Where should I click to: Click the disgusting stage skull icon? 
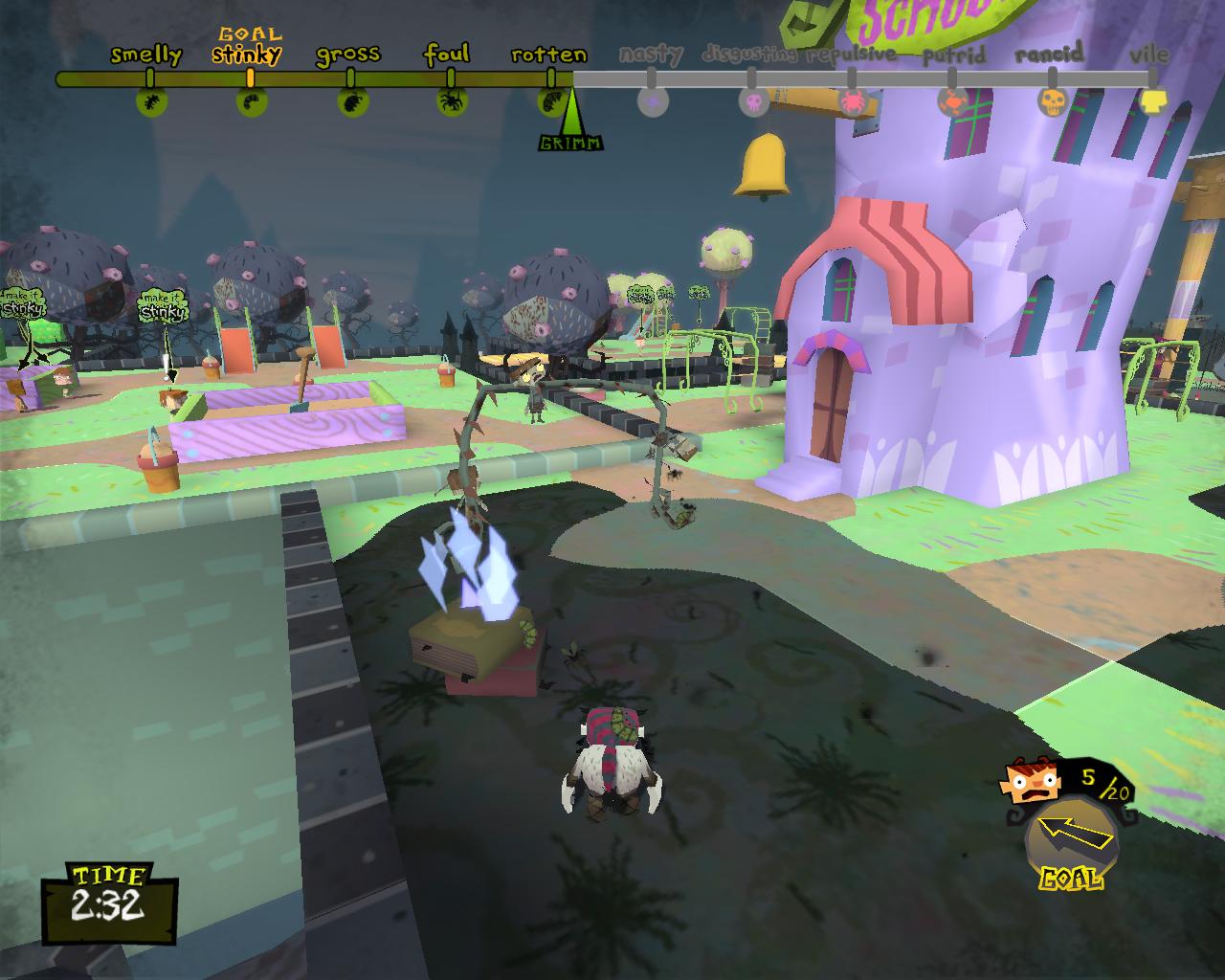753,100
